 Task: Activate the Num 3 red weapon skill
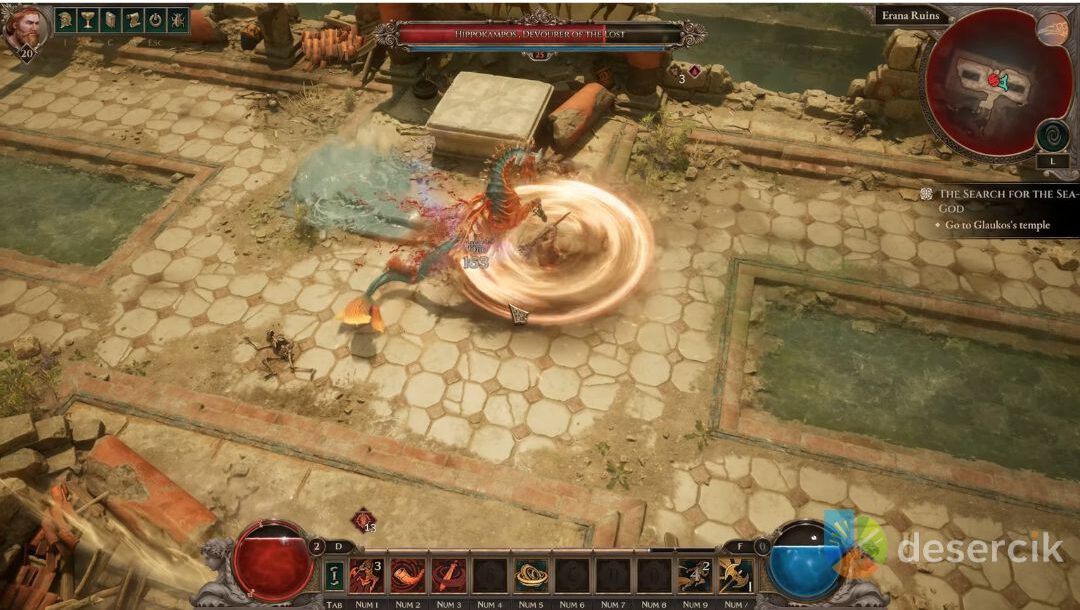[448, 575]
